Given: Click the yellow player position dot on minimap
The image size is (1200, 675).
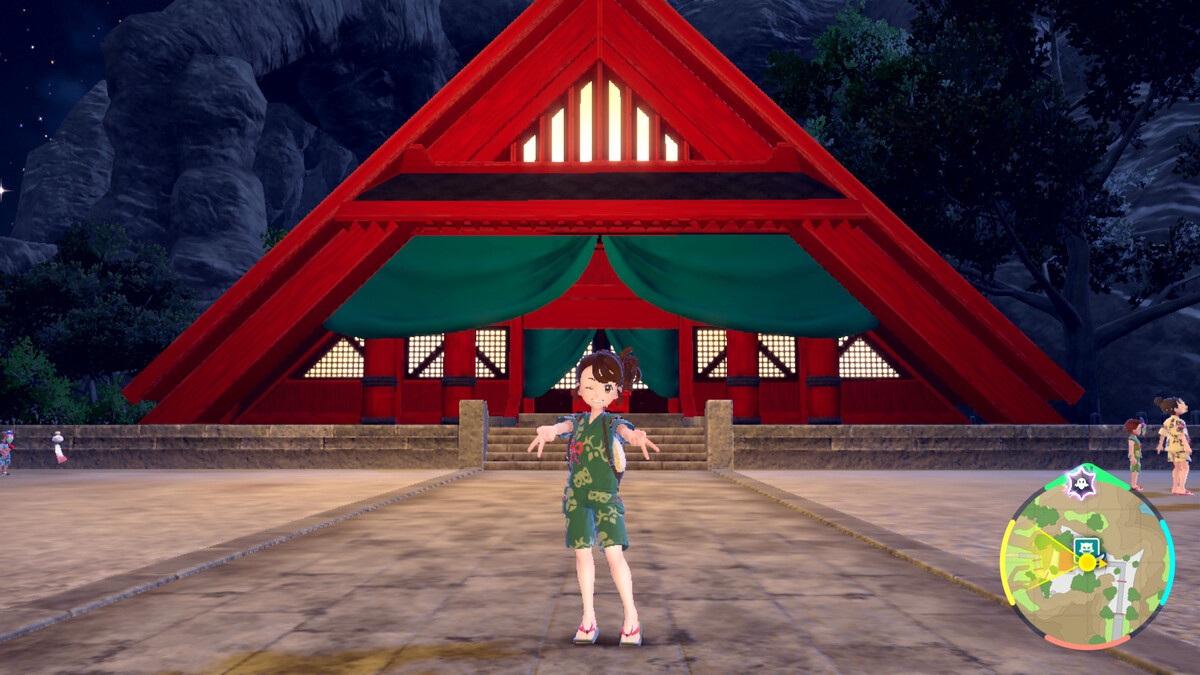Looking at the screenshot, I should click(1086, 563).
